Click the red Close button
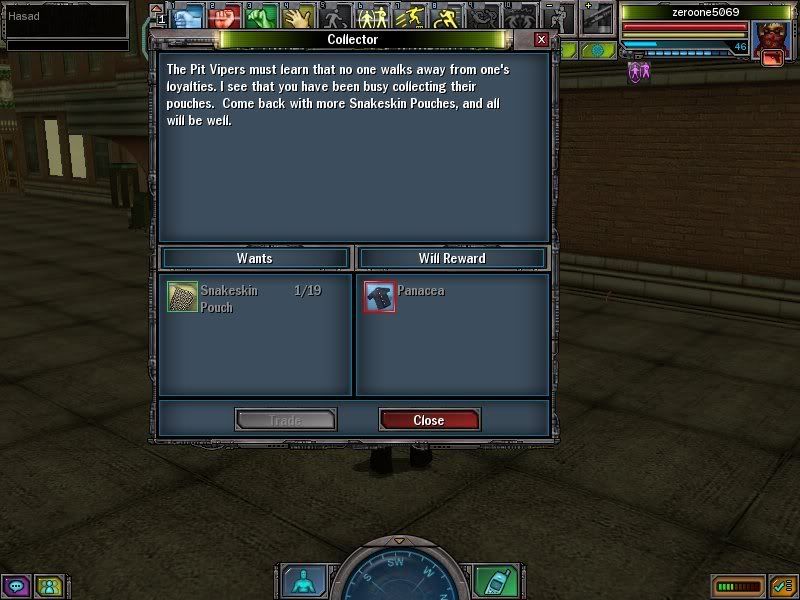 pos(429,420)
